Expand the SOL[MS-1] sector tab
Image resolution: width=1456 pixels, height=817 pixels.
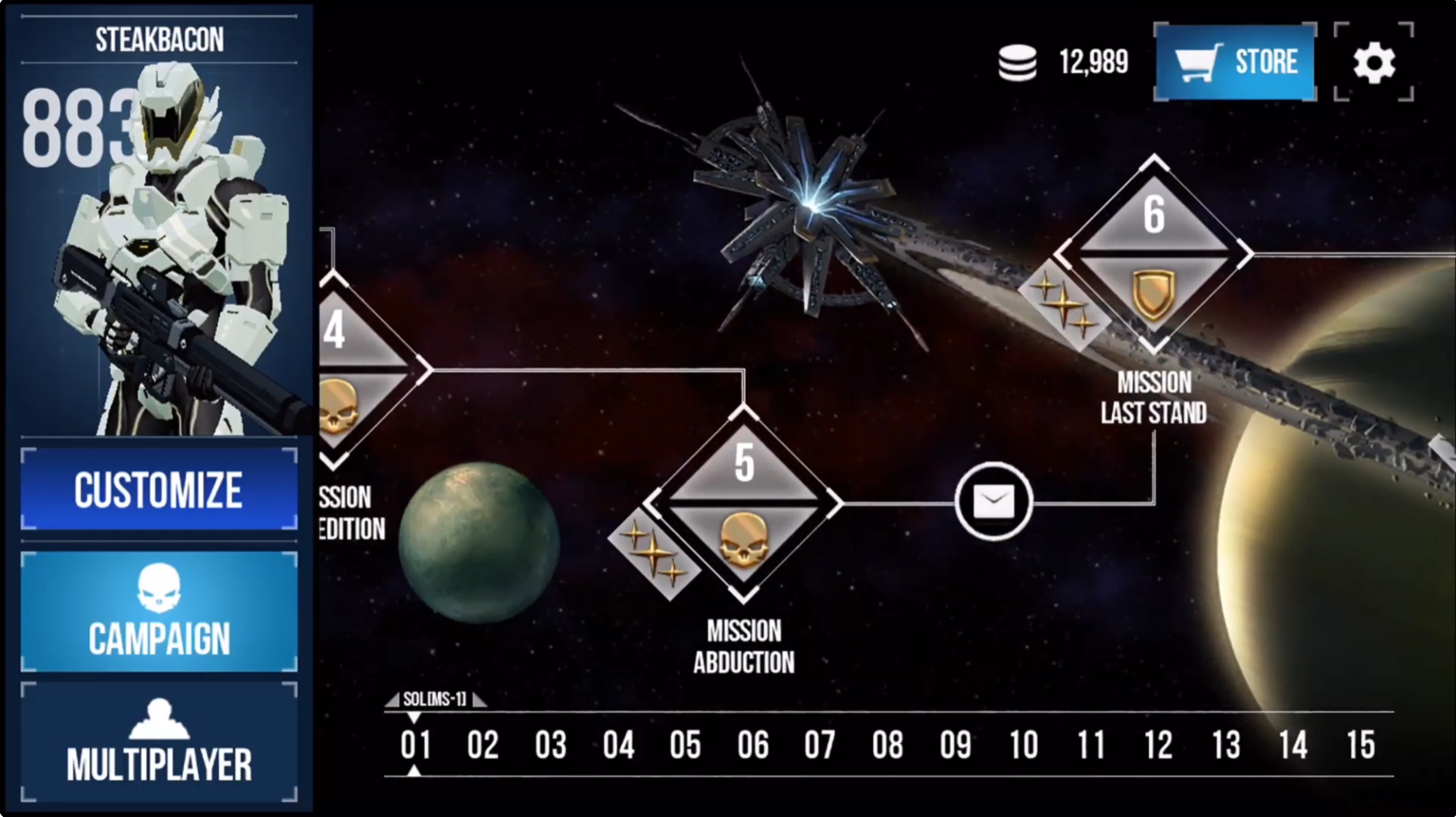(x=434, y=701)
